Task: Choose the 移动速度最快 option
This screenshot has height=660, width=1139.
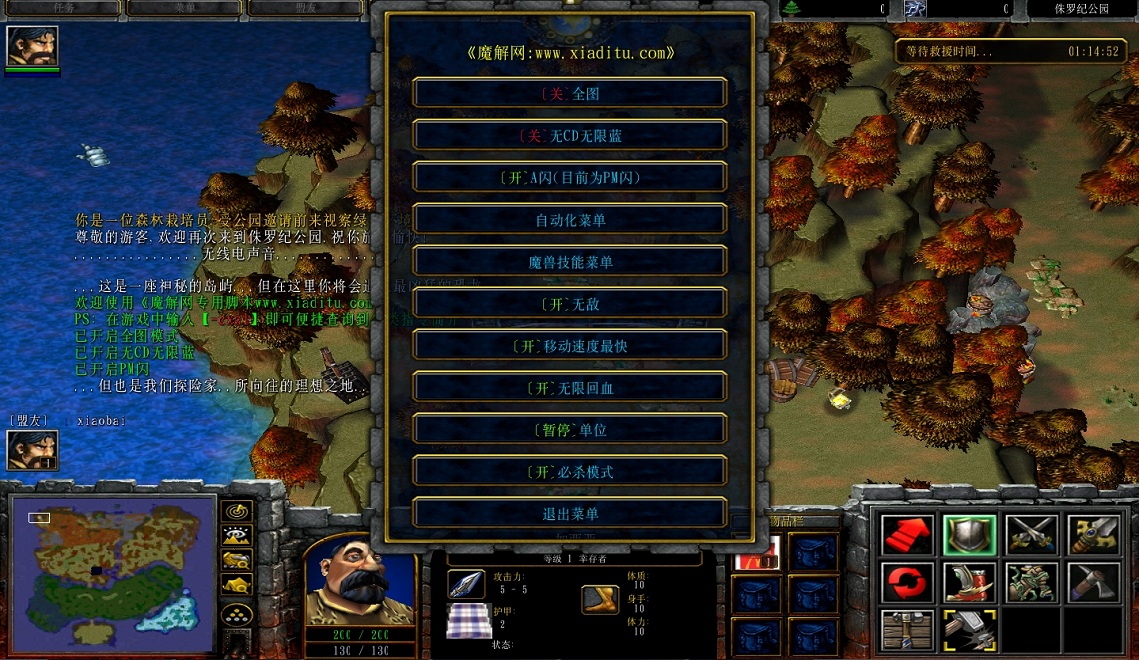Action: point(569,345)
